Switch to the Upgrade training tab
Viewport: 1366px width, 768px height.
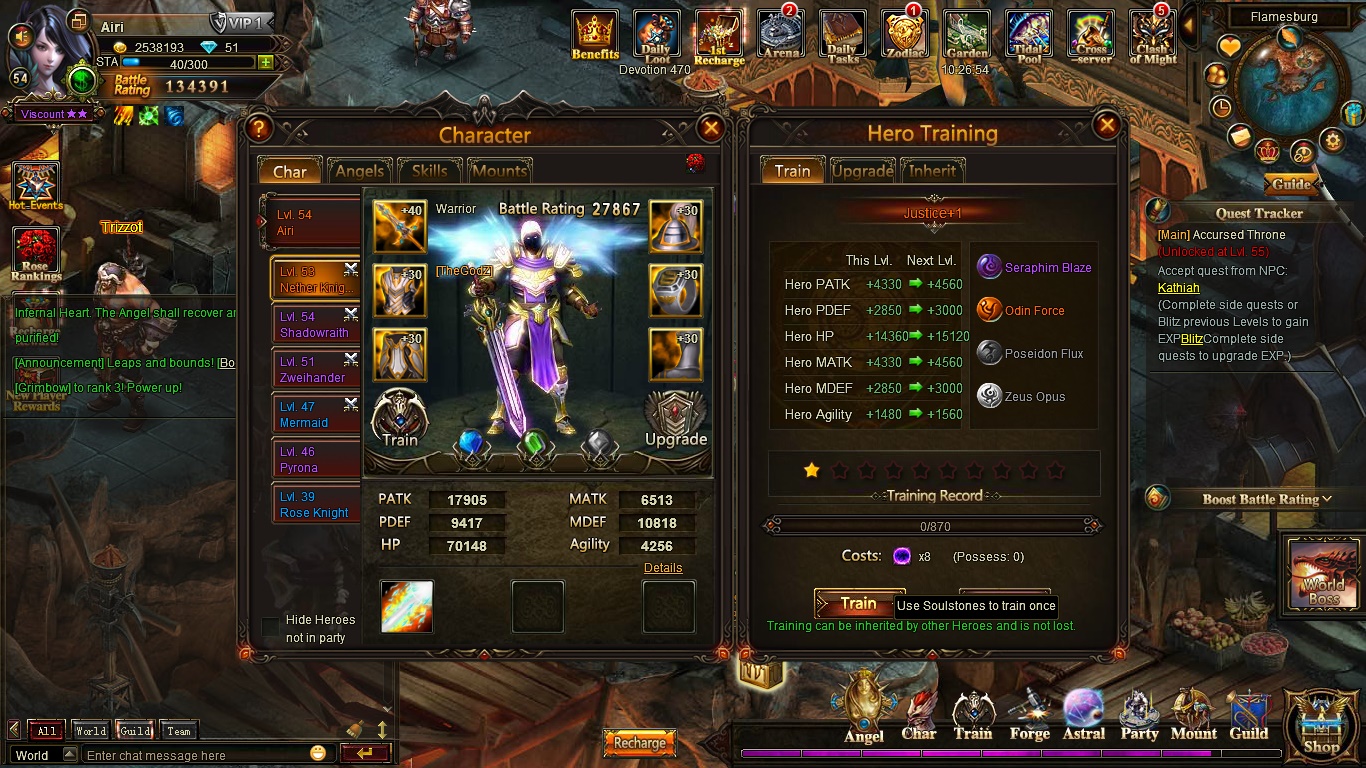pos(862,171)
